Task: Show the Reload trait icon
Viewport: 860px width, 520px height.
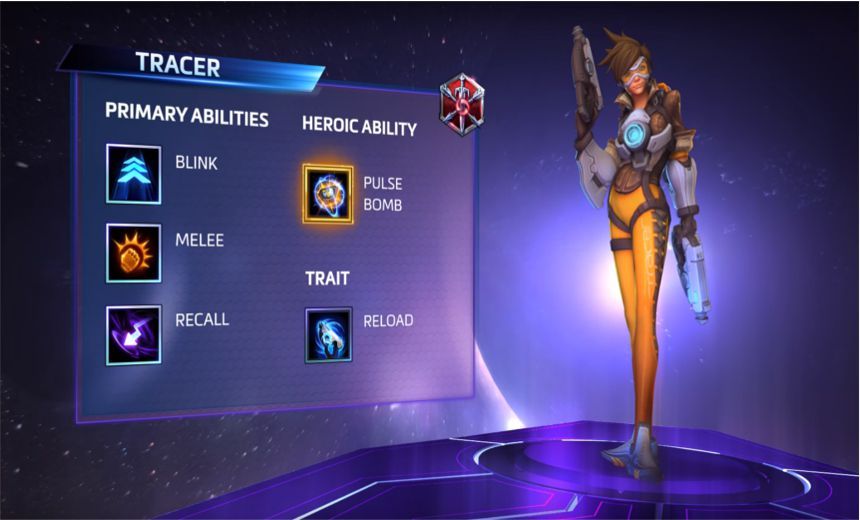Action: point(328,333)
